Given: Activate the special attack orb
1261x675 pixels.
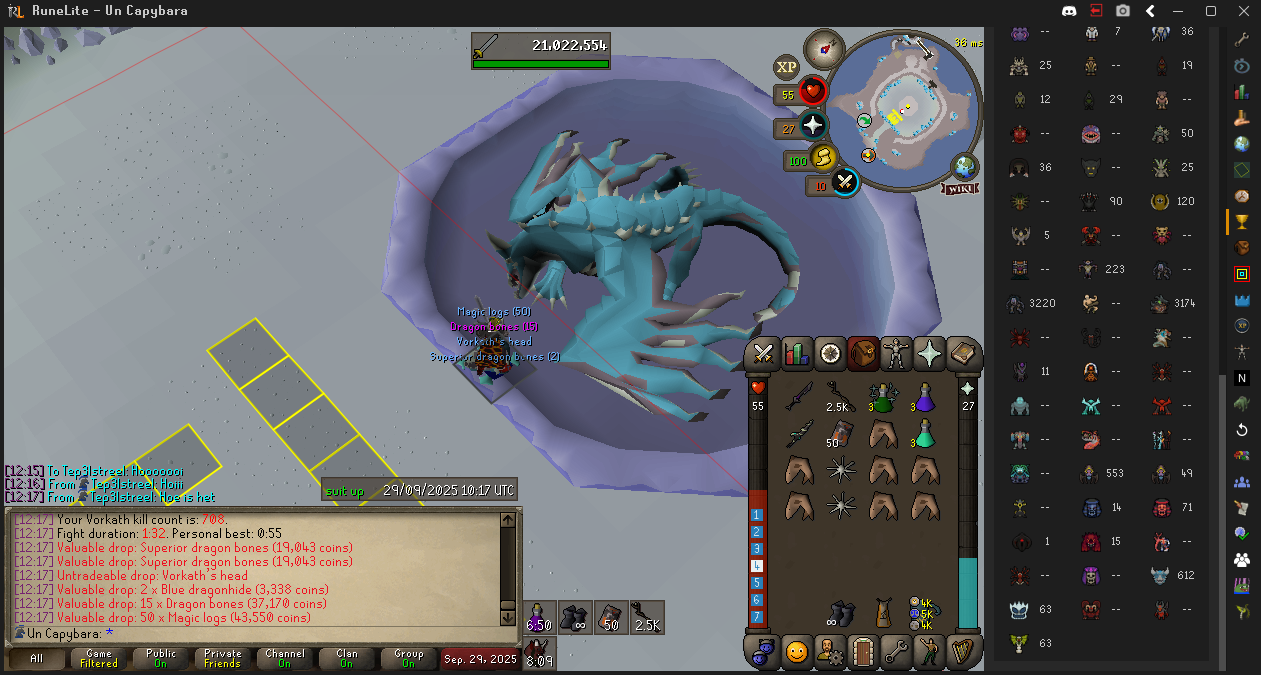Looking at the screenshot, I should 845,182.
